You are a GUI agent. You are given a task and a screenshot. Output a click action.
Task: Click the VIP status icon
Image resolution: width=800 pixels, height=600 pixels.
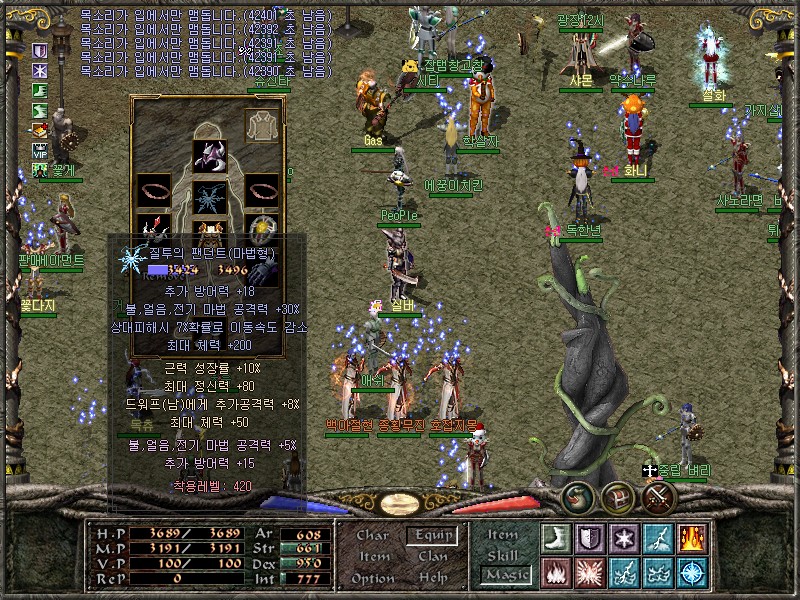pos(41,150)
